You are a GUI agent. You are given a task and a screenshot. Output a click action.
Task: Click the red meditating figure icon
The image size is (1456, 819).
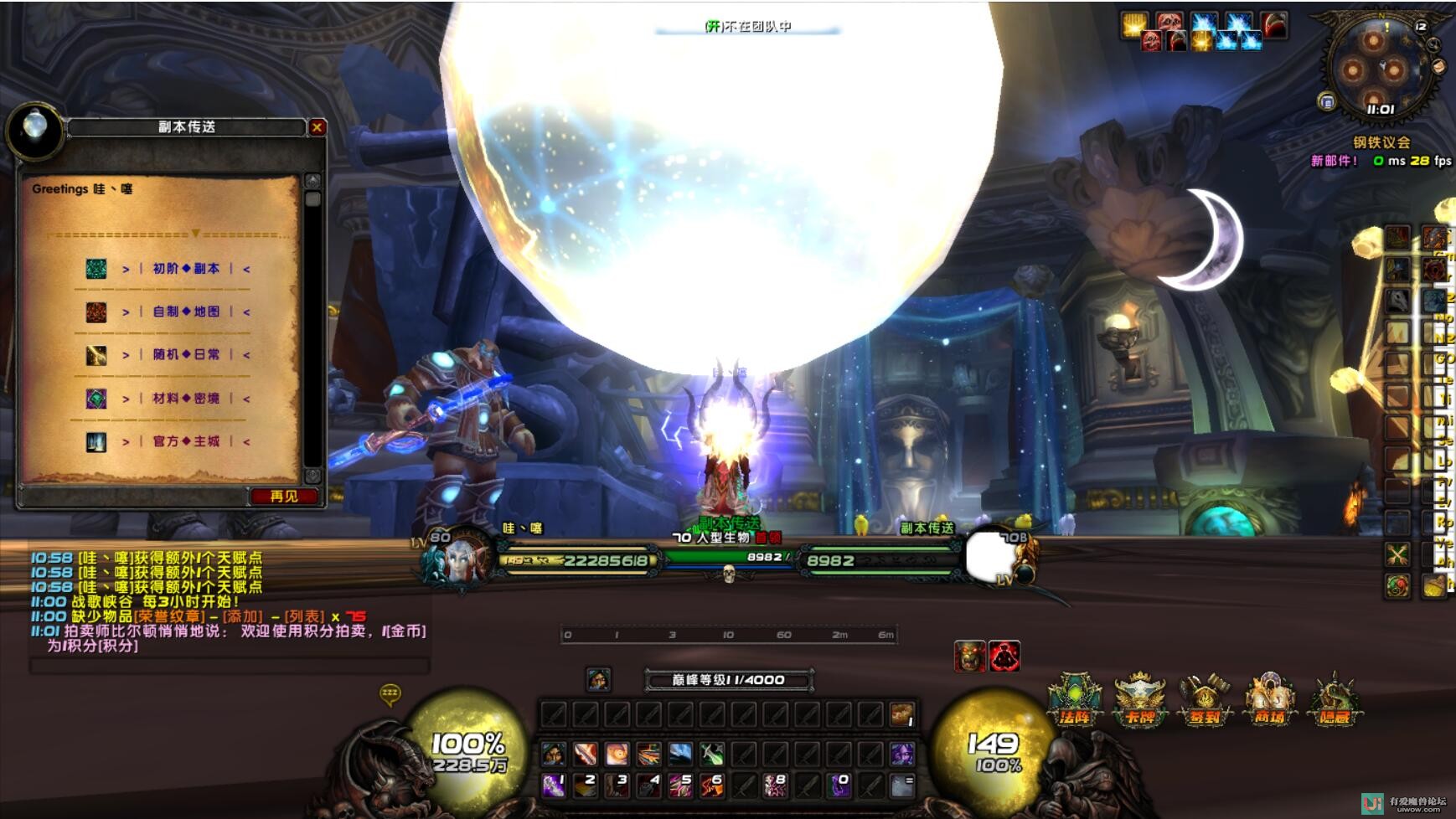click(x=1004, y=657)
